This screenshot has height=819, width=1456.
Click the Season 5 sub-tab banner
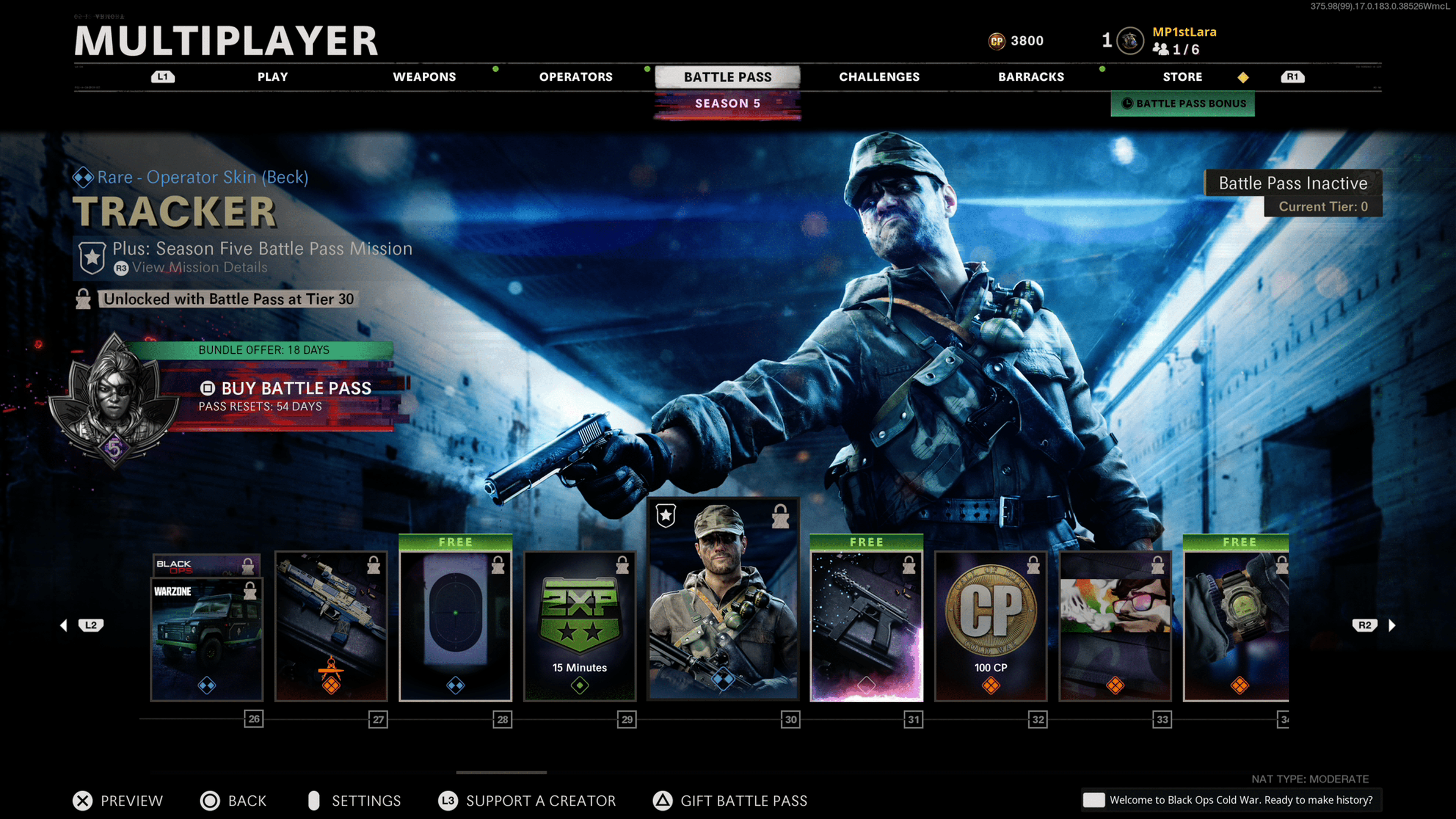click(727, 104)
